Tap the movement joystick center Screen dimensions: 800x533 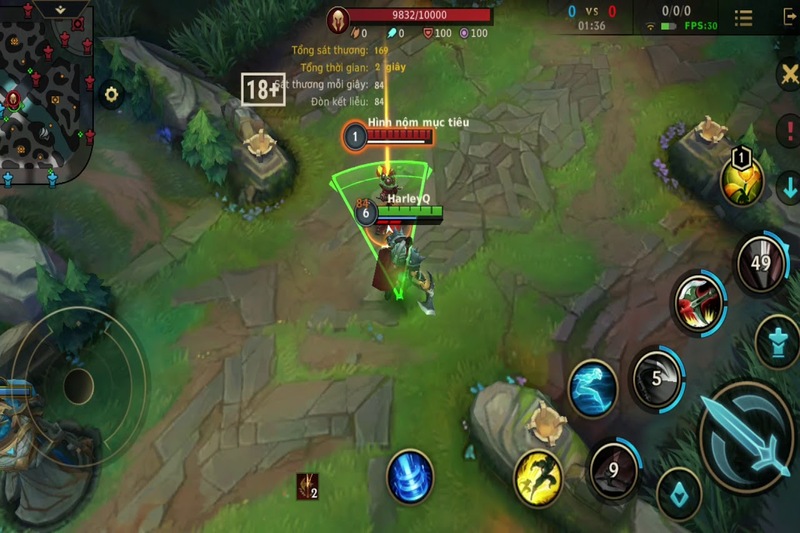79,385
